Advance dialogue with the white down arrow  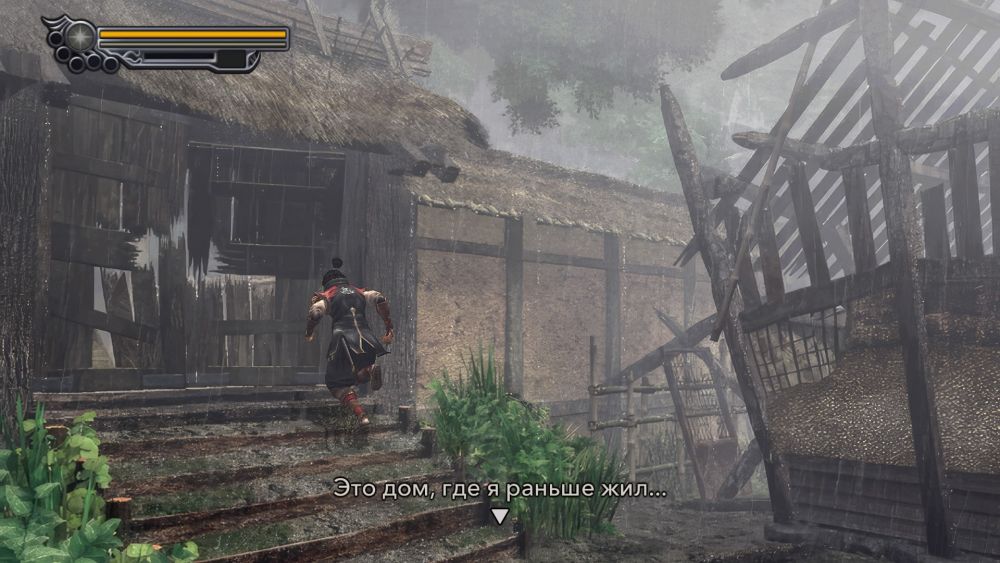point(499,516)
